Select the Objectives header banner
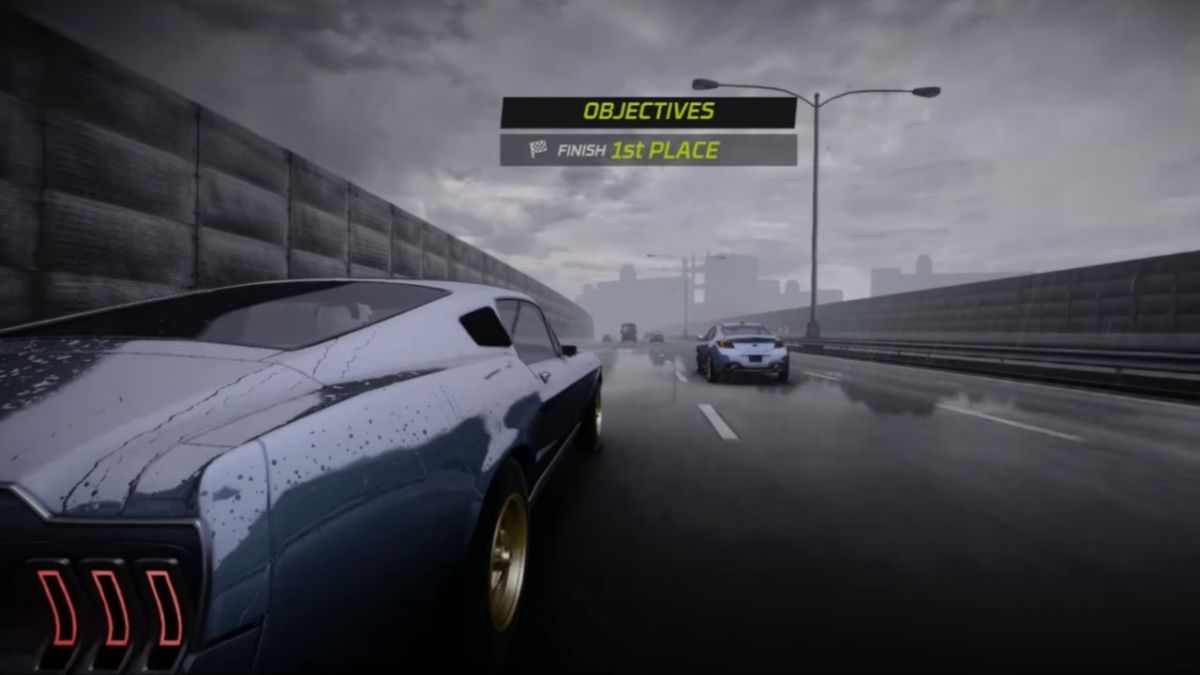1200x675 pixels. coord(648,112)
